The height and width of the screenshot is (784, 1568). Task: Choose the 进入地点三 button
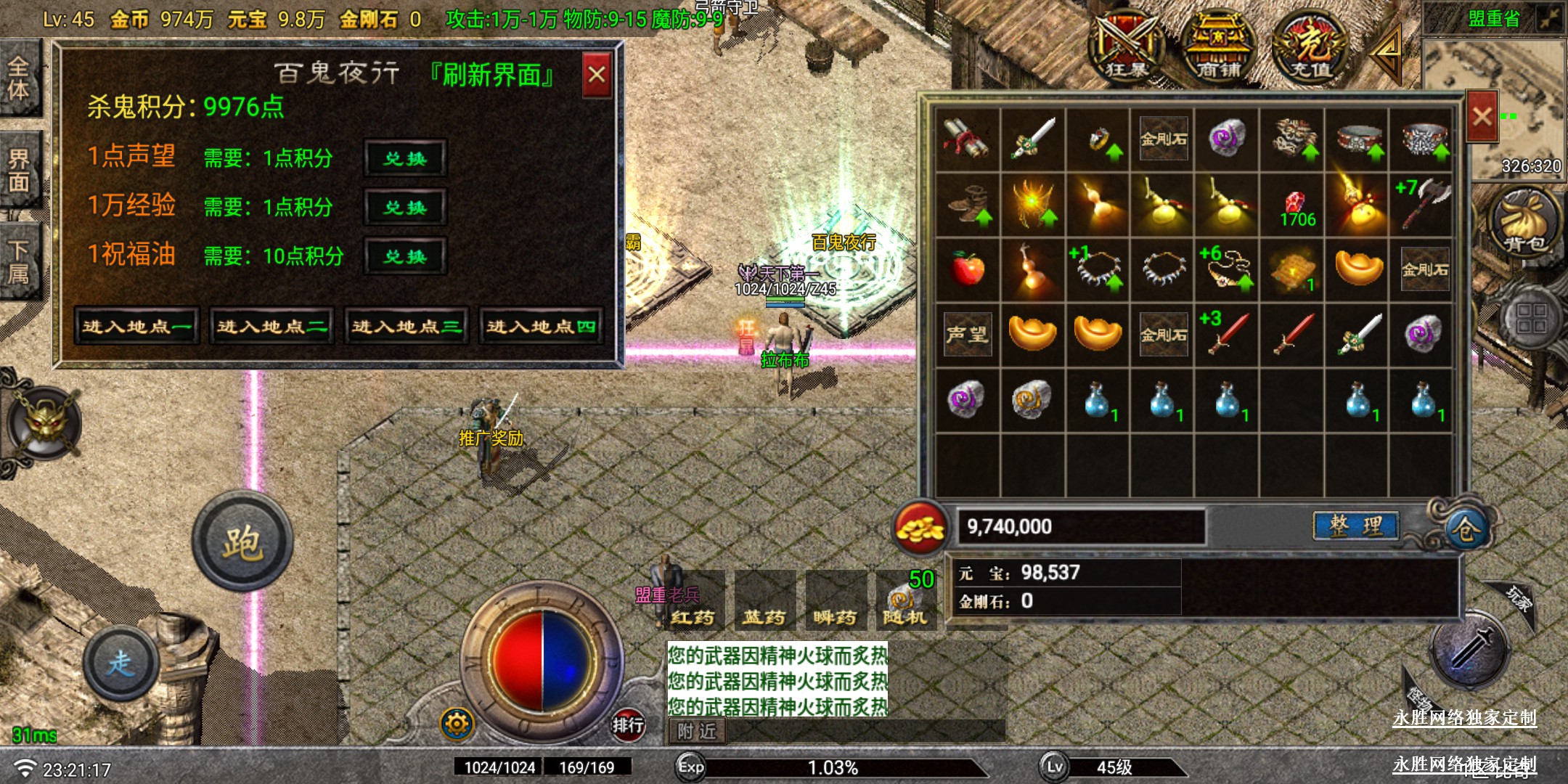coord(407,327)
